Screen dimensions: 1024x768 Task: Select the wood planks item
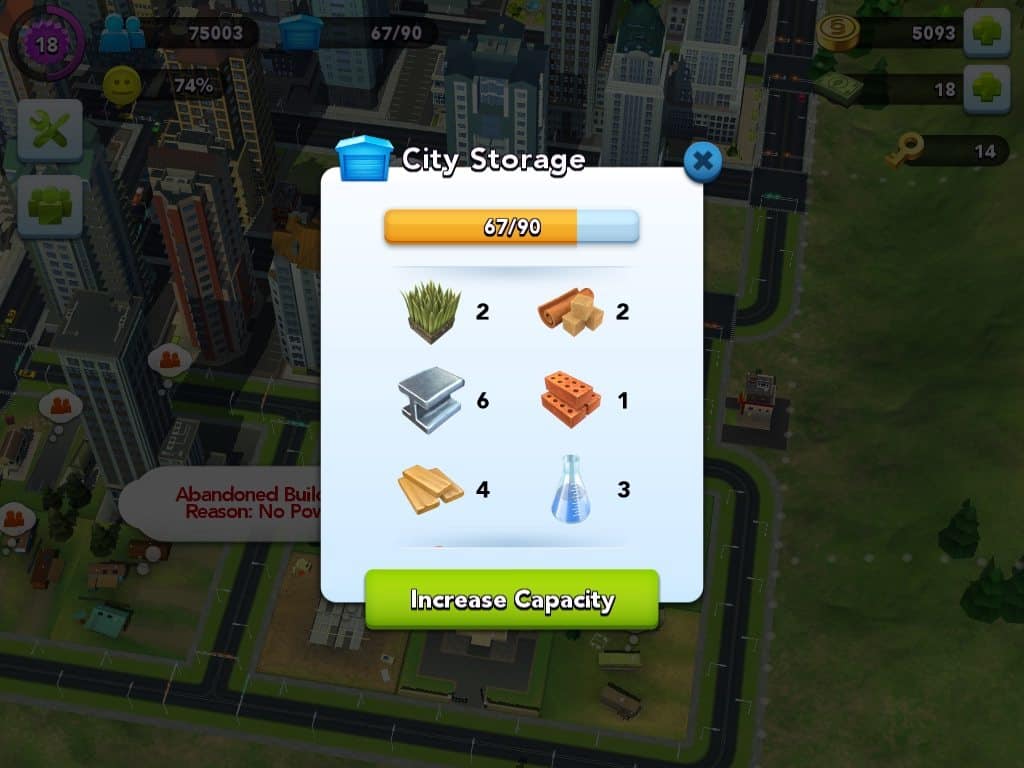pyautogui.click(x=431, y=489)
